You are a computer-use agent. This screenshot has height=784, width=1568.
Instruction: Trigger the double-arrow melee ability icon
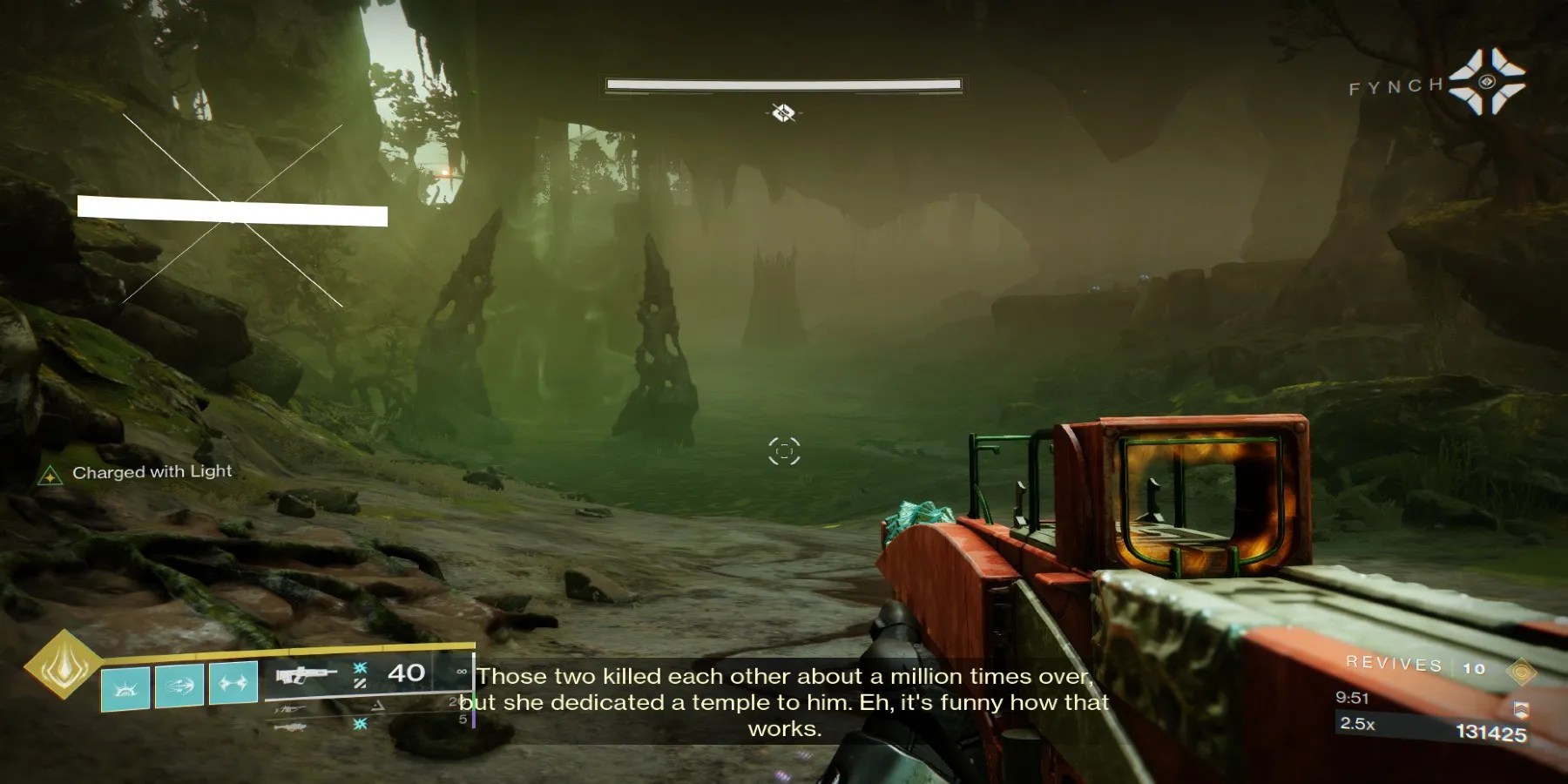(x=232, y=682)
